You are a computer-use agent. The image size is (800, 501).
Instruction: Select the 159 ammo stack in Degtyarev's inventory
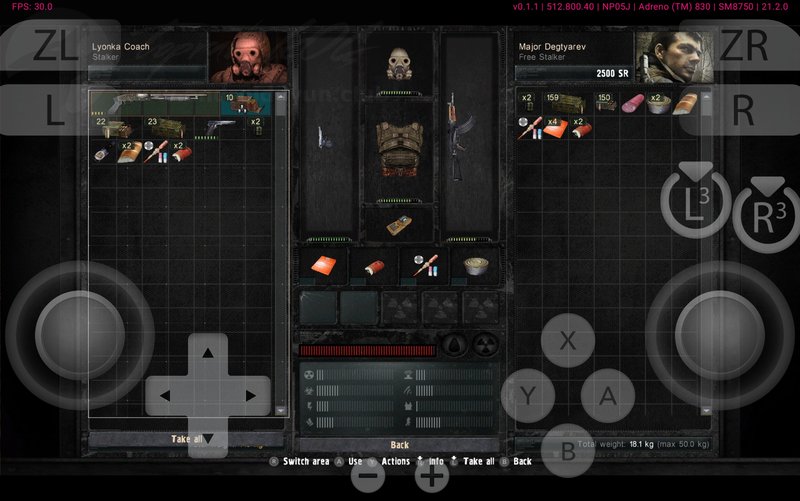click(x=566, y=103)
